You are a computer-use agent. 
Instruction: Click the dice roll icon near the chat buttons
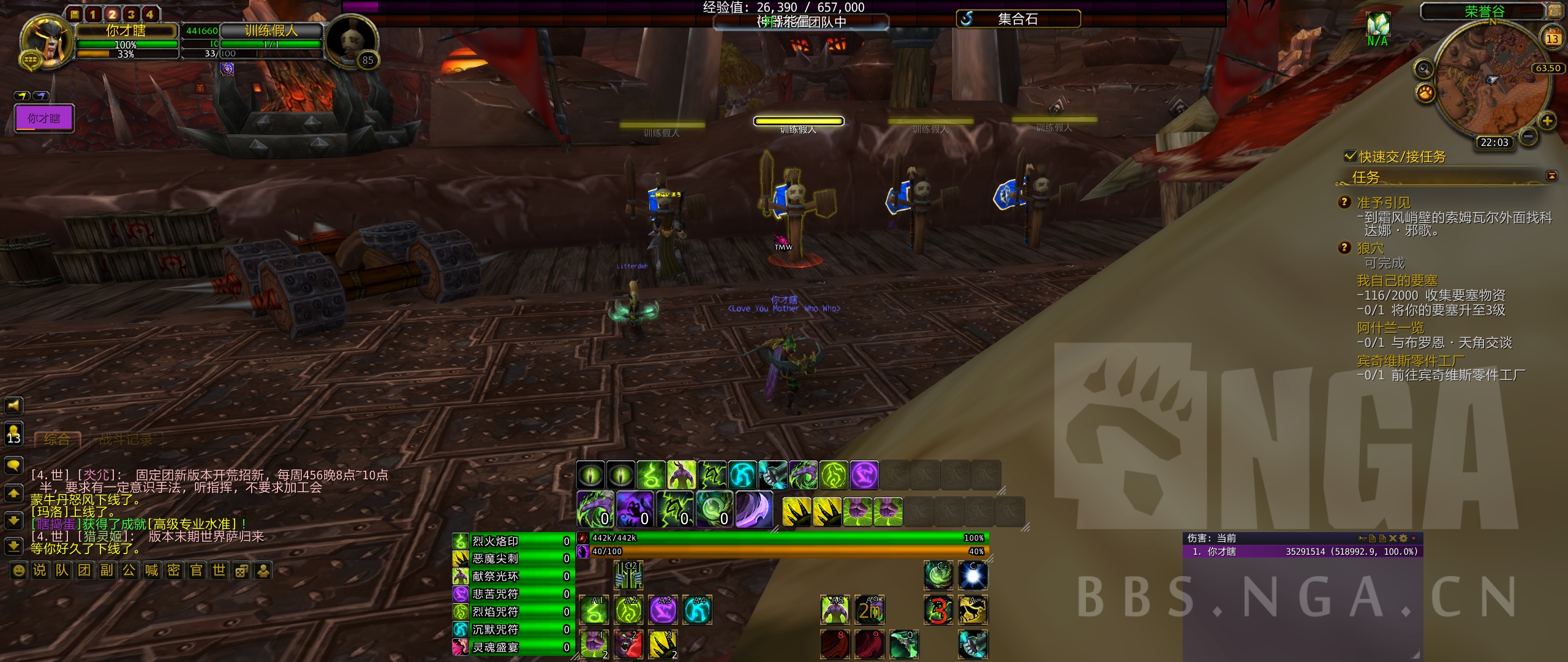241,570
